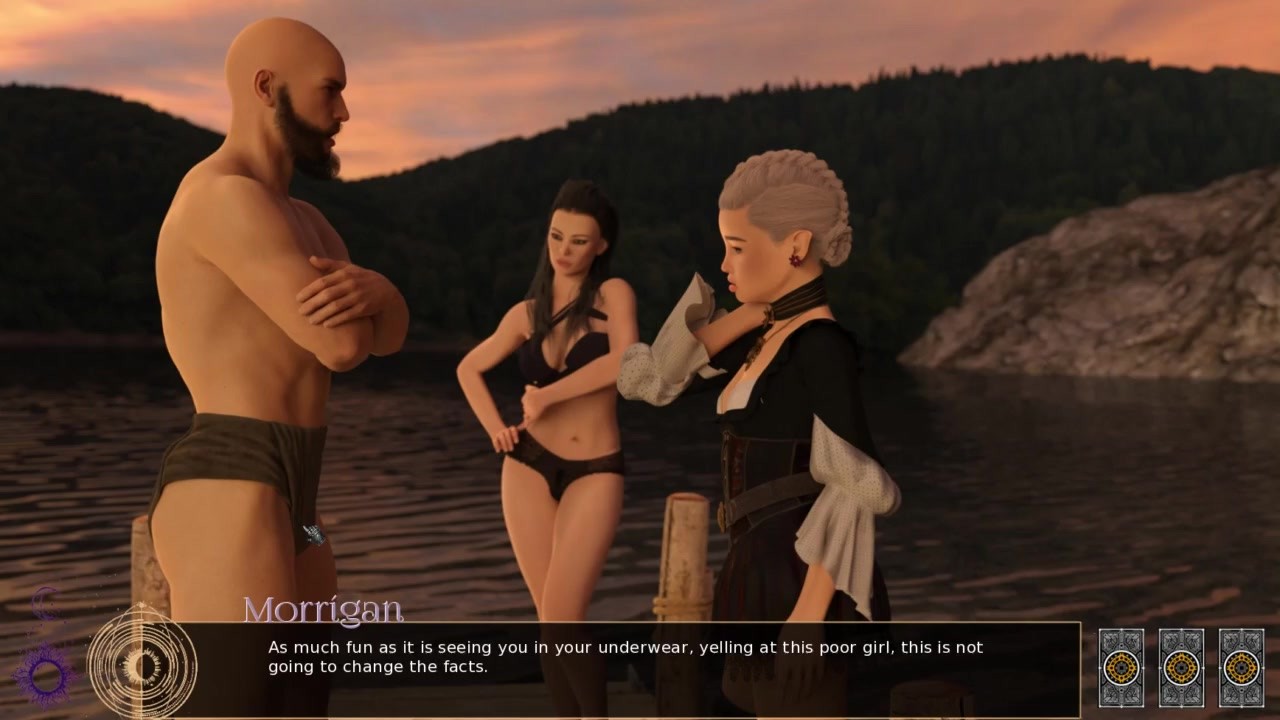1280x720 pixels.
Task: Click the purple crescent moon icon
Action: 45,605
